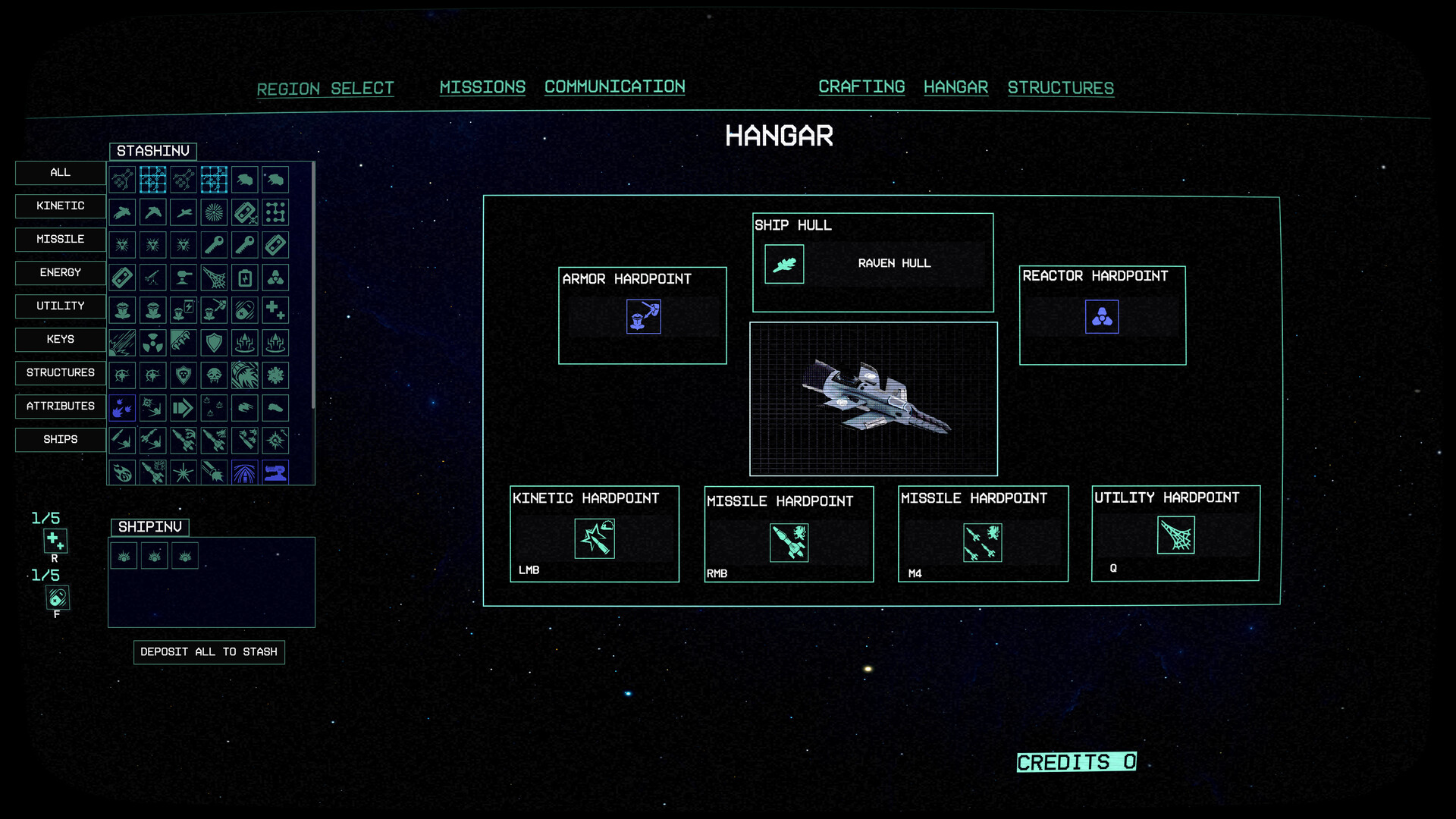Filter stash to Ships

point(61,440)
